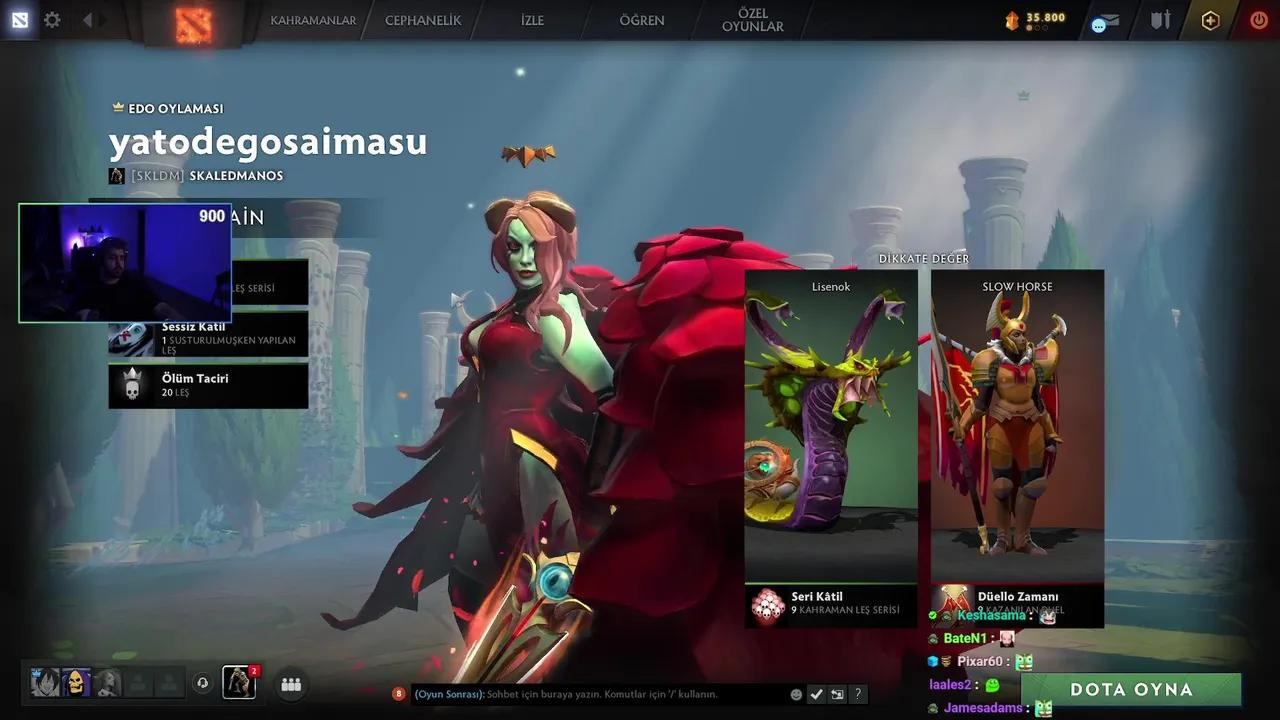Click the DOTA OYNA button

click(1131, 689)
